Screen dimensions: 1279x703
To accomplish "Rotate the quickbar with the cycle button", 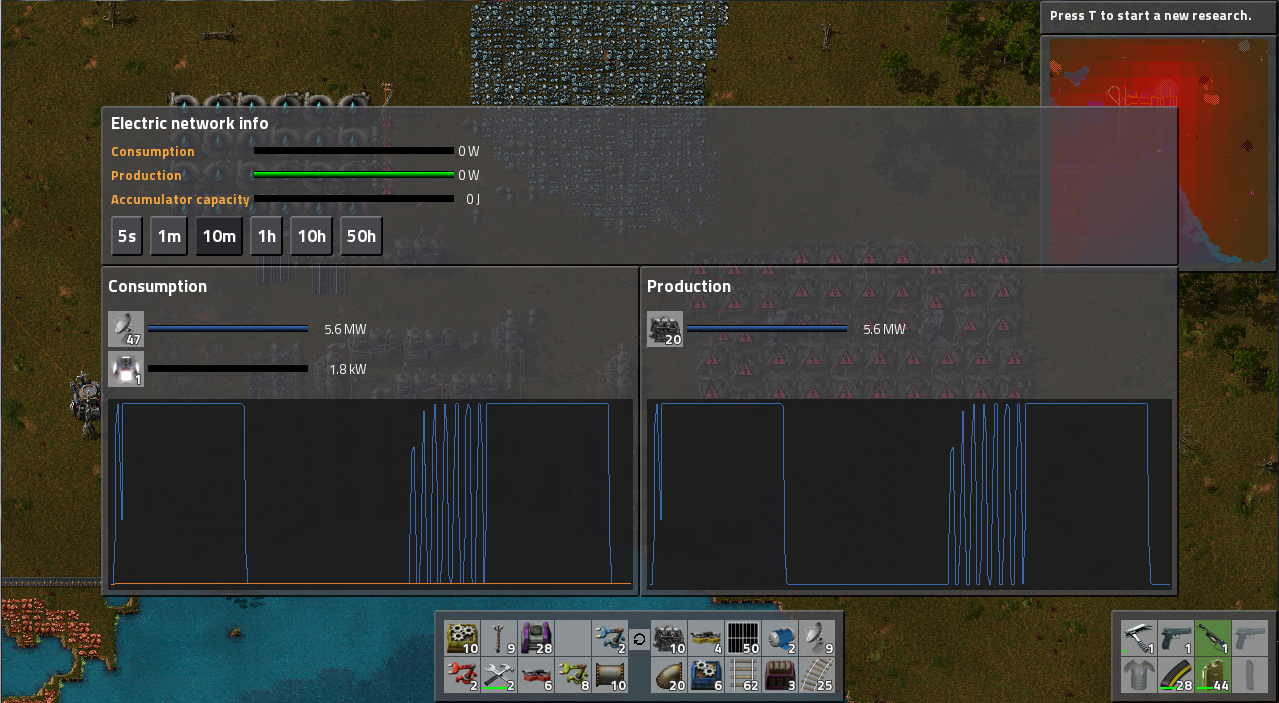I will click(x=640, y=638).
